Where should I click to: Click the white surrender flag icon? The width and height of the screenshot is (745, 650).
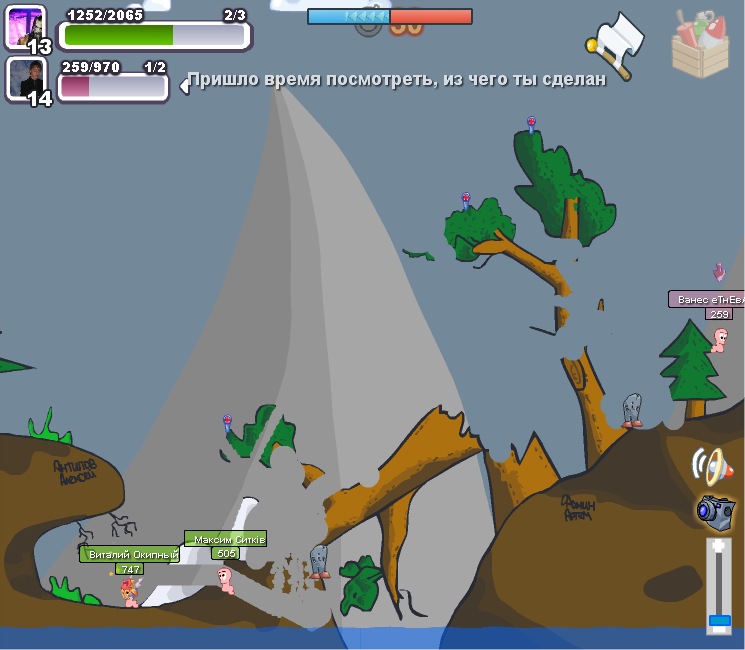pyautogui.click(x=615, y=43)
